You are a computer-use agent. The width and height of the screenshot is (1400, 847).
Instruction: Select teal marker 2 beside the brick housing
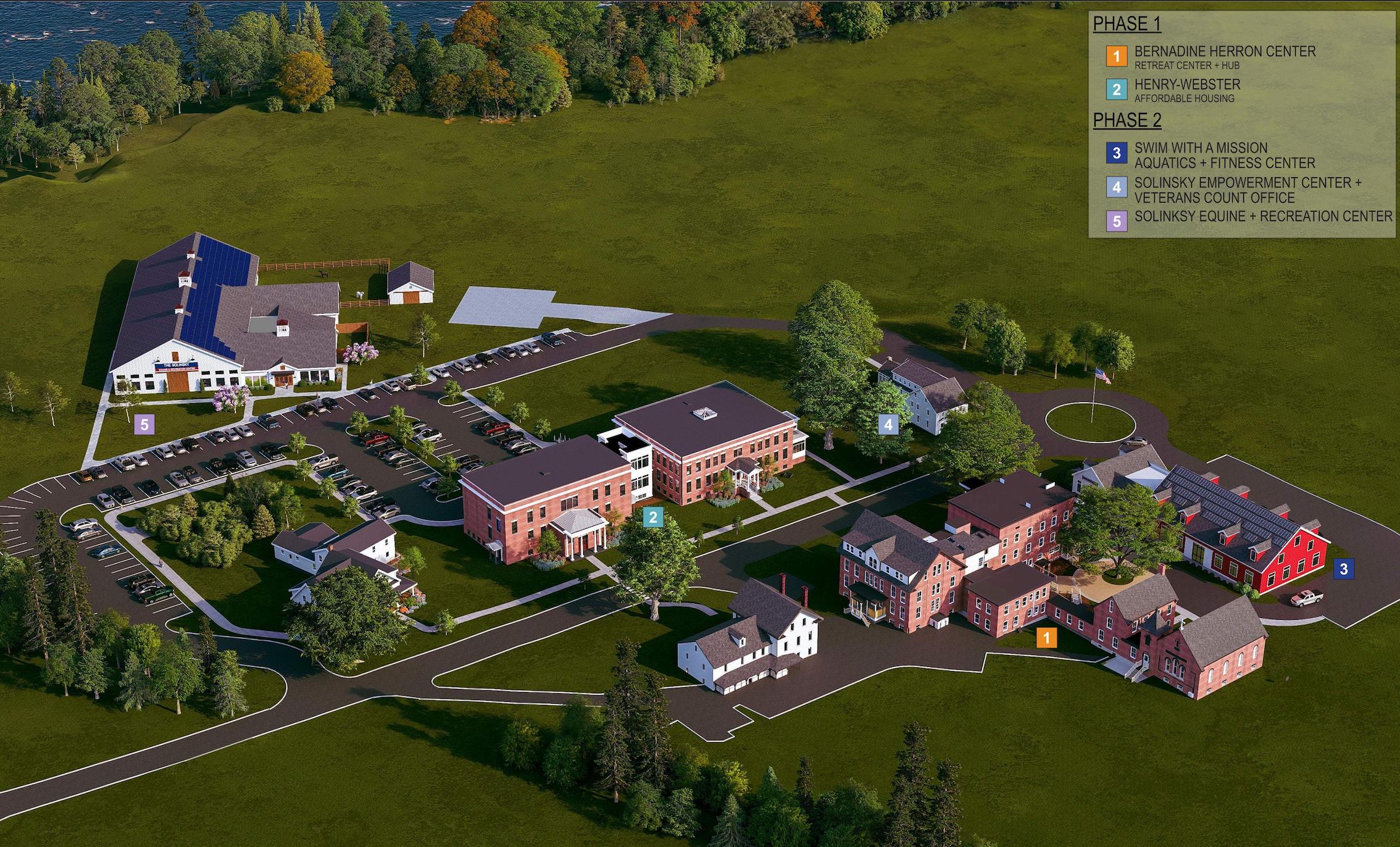[652, 518]
